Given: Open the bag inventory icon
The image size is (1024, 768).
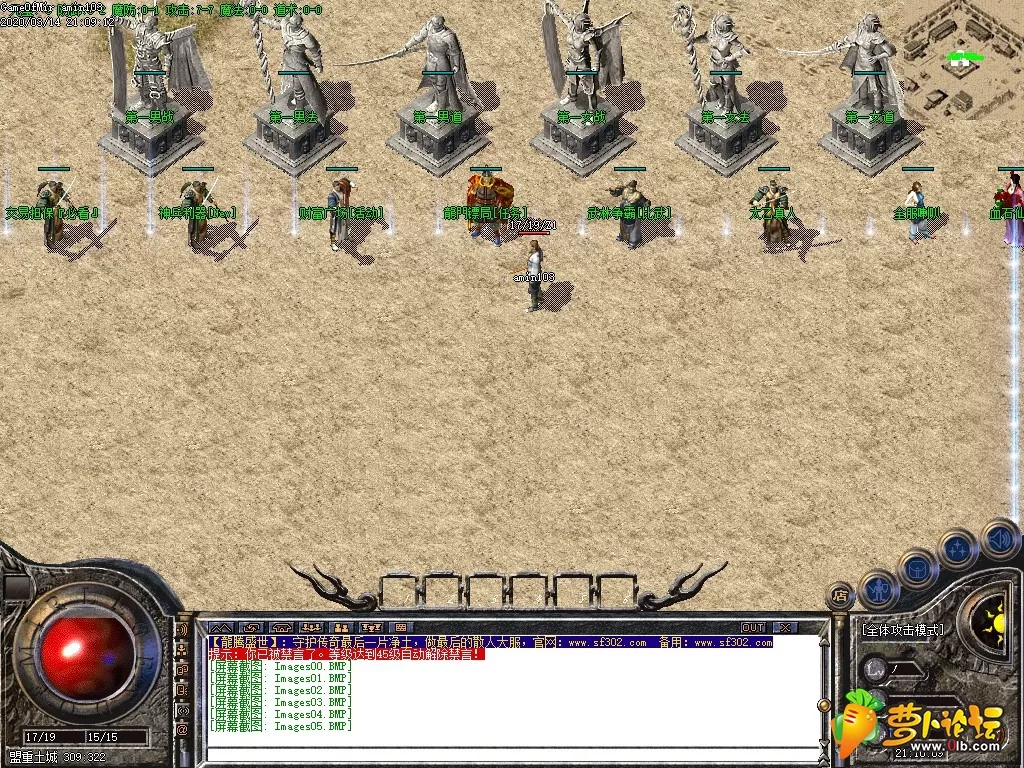Looking at the screenshot, I should [x=918, y=569].
